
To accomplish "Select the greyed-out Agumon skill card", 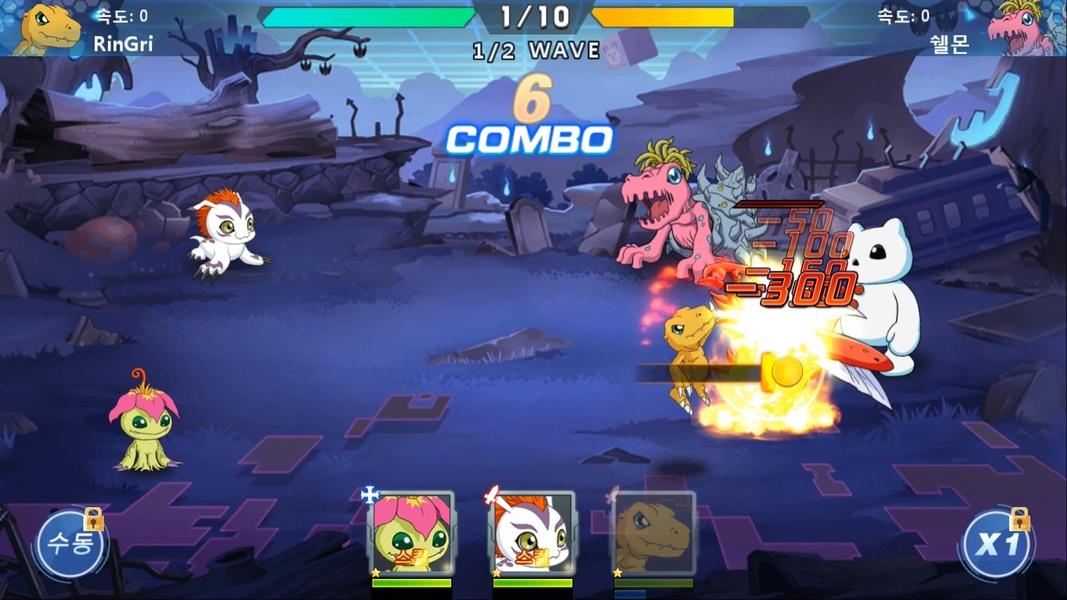I will coord(653,533).
